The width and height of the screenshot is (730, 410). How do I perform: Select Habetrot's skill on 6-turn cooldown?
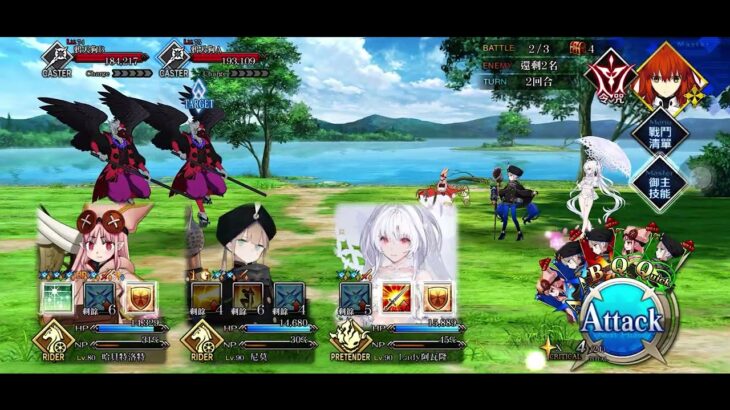pos(98,298)
